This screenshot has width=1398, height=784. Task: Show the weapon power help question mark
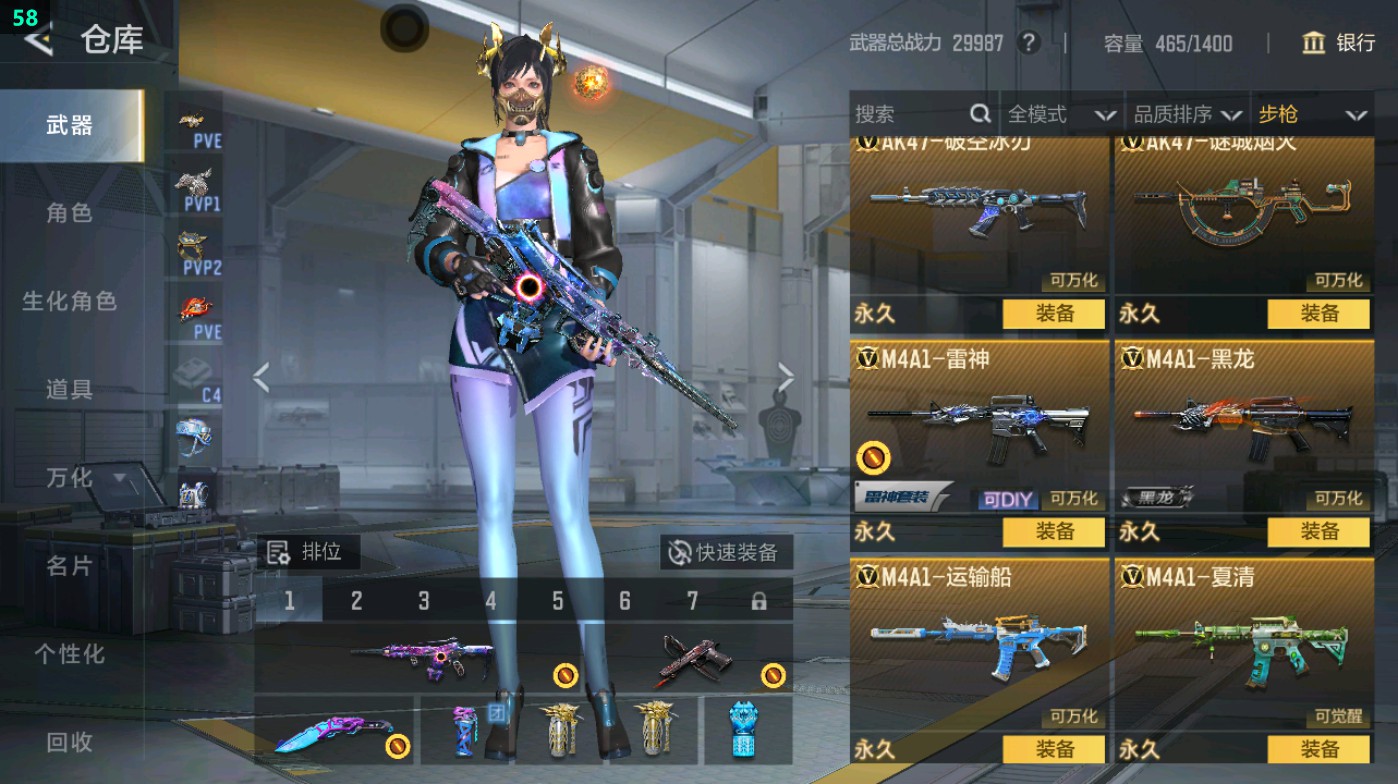click(x=1027, y=43)
